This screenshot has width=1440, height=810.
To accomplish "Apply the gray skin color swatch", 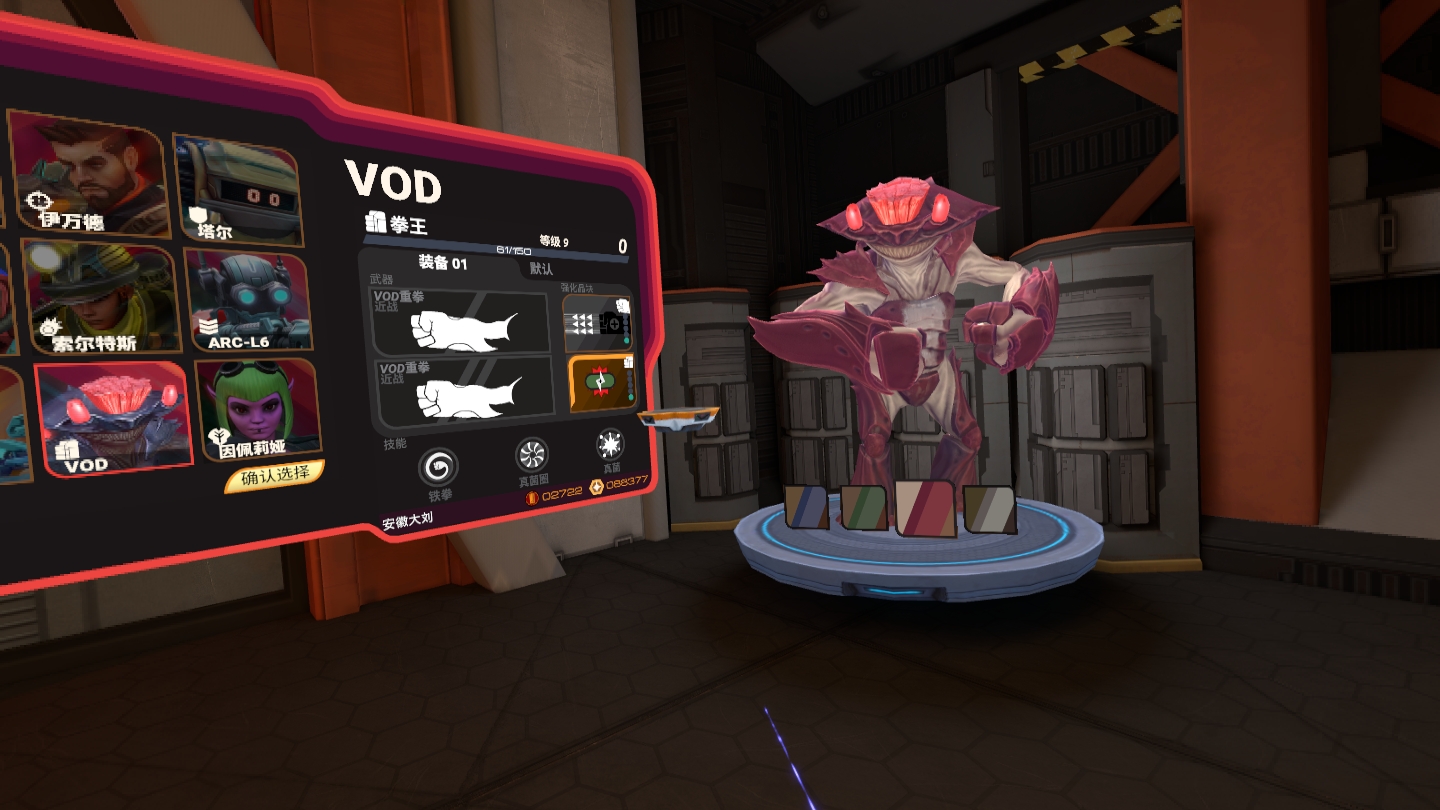I will pos(989,508).
